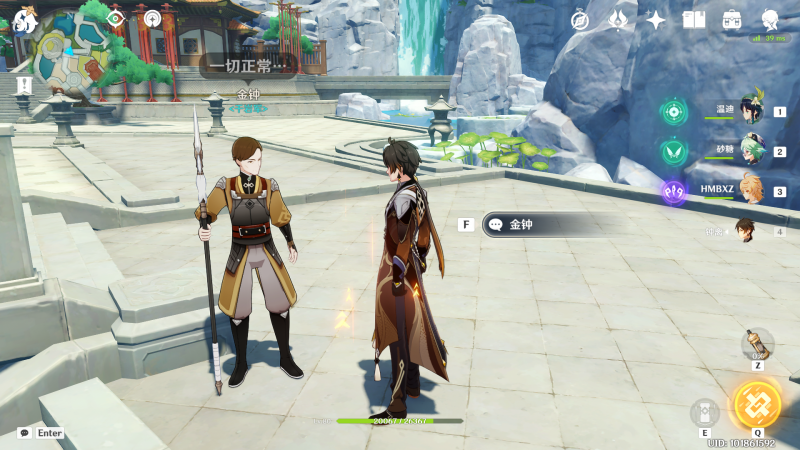Open the character profile head icon
Screen dimensions: 800x450
[770, 20]
